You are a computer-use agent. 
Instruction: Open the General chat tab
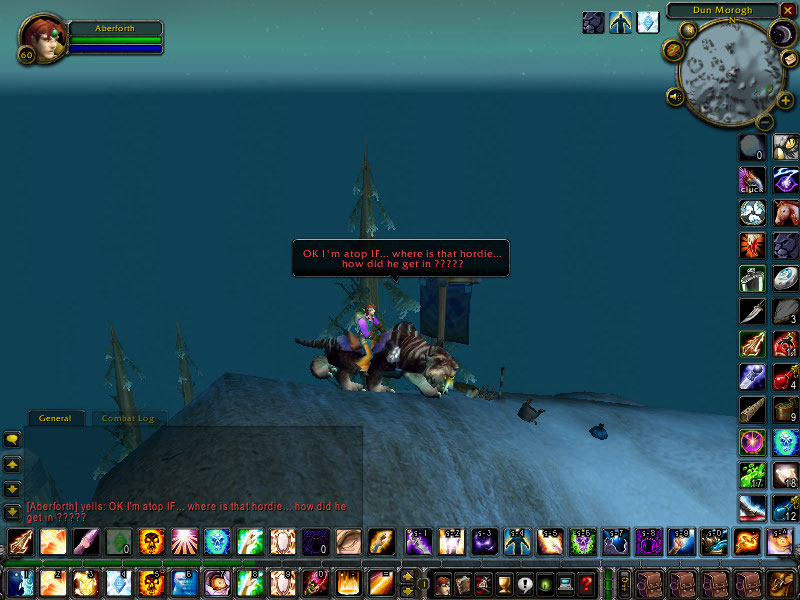pos(54,418)
